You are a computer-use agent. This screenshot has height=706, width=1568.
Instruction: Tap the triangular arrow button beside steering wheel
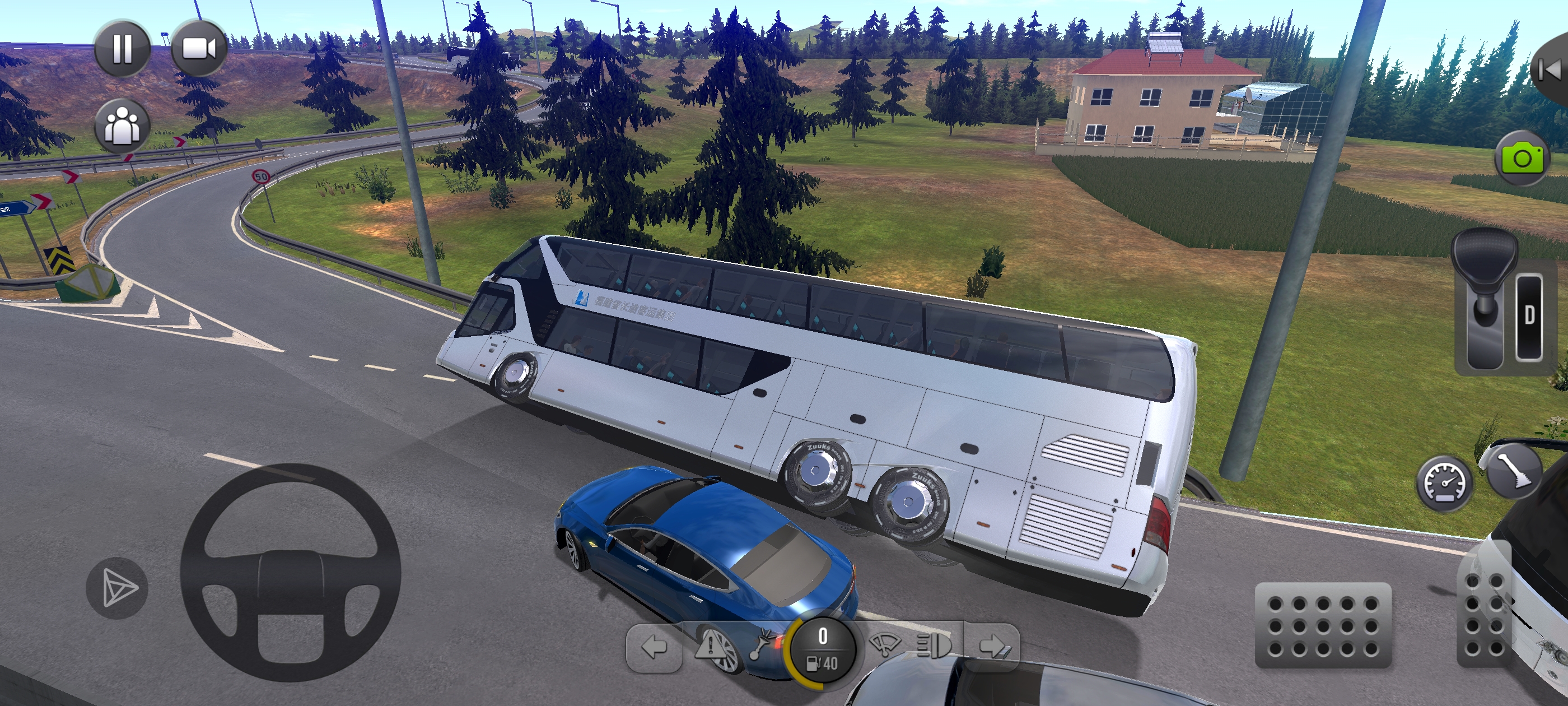click(117, 588)
